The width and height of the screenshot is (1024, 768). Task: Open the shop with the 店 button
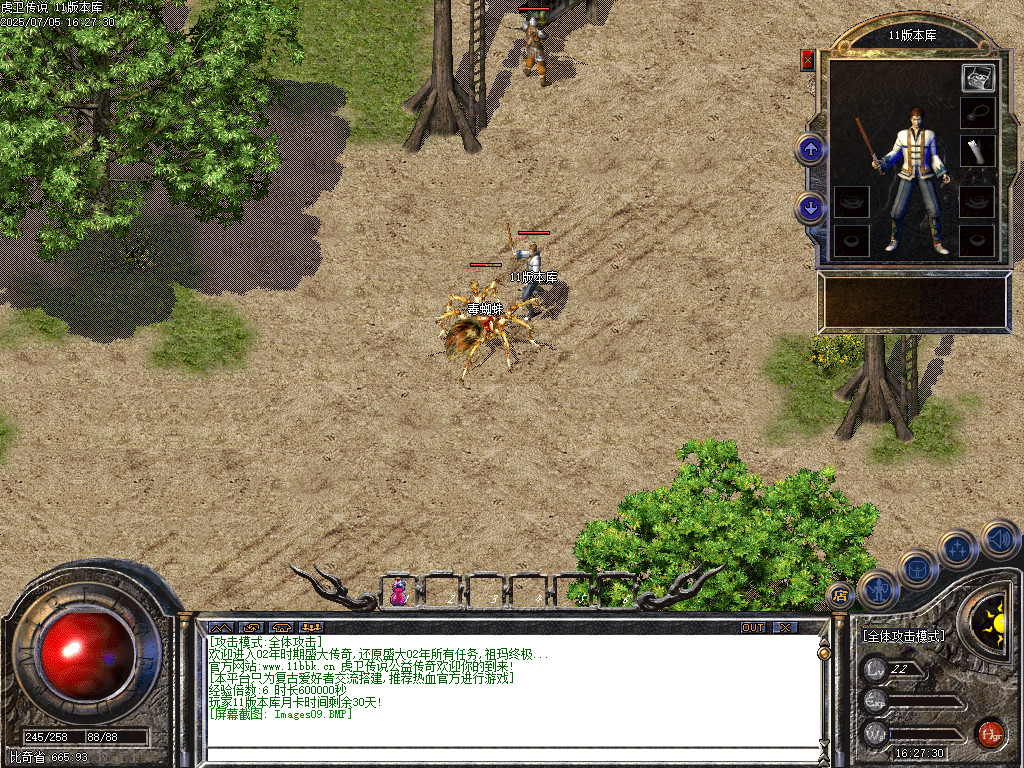(840, 597)
